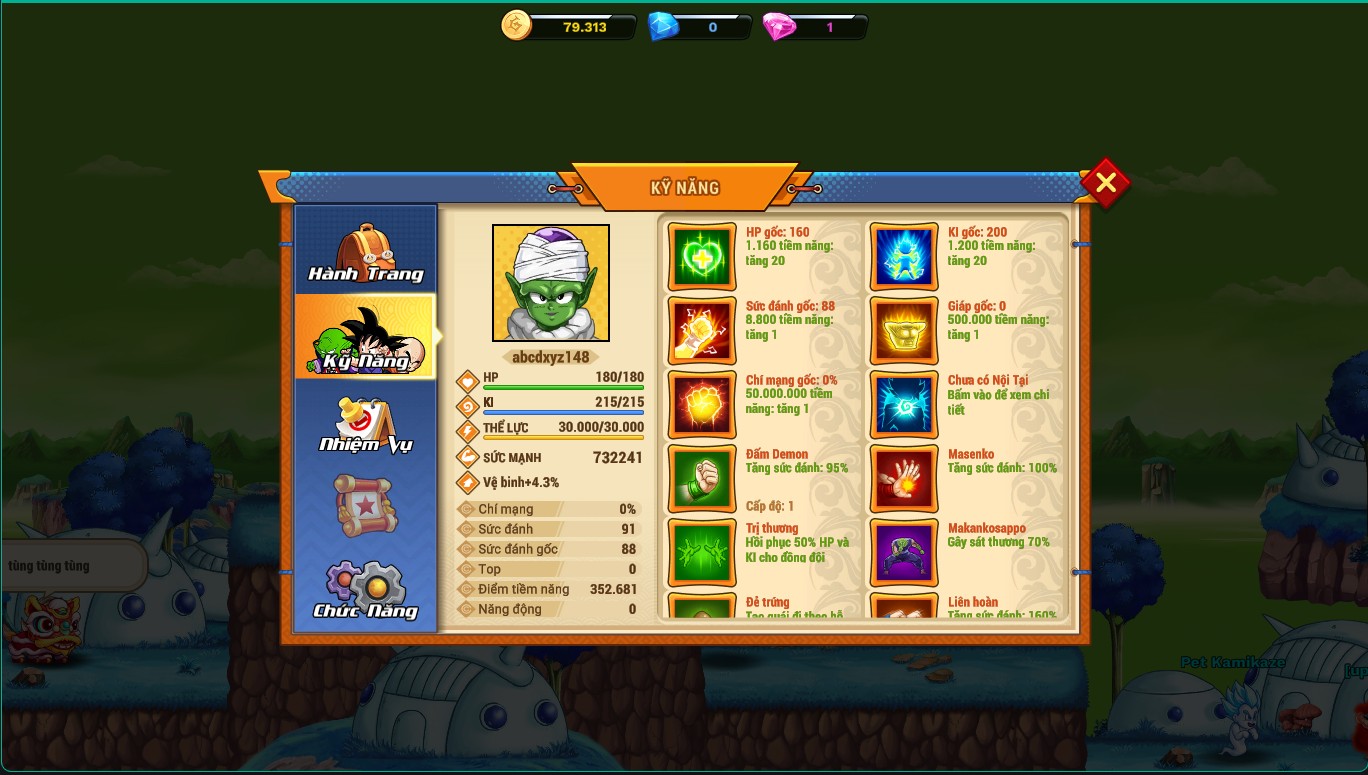Viewport: 1368px width, 775px height.
Task: Upgrade the KI gốc stat icon
Action: pyautogui.click(x=904, y=257)
